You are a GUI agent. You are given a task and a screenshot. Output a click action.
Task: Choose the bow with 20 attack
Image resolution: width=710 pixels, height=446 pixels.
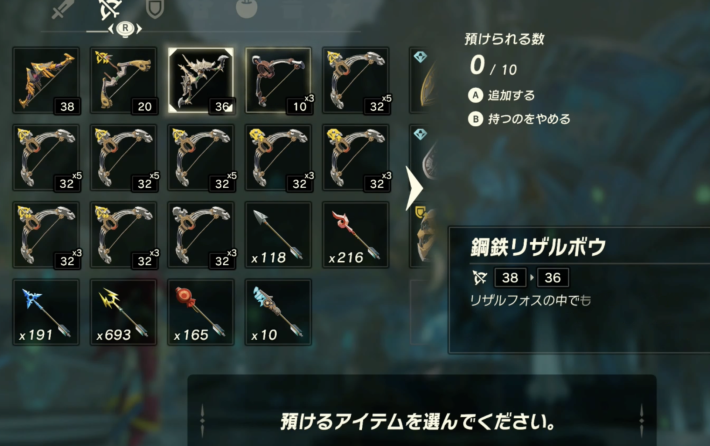pyautogui.click(x=122, y=80)
